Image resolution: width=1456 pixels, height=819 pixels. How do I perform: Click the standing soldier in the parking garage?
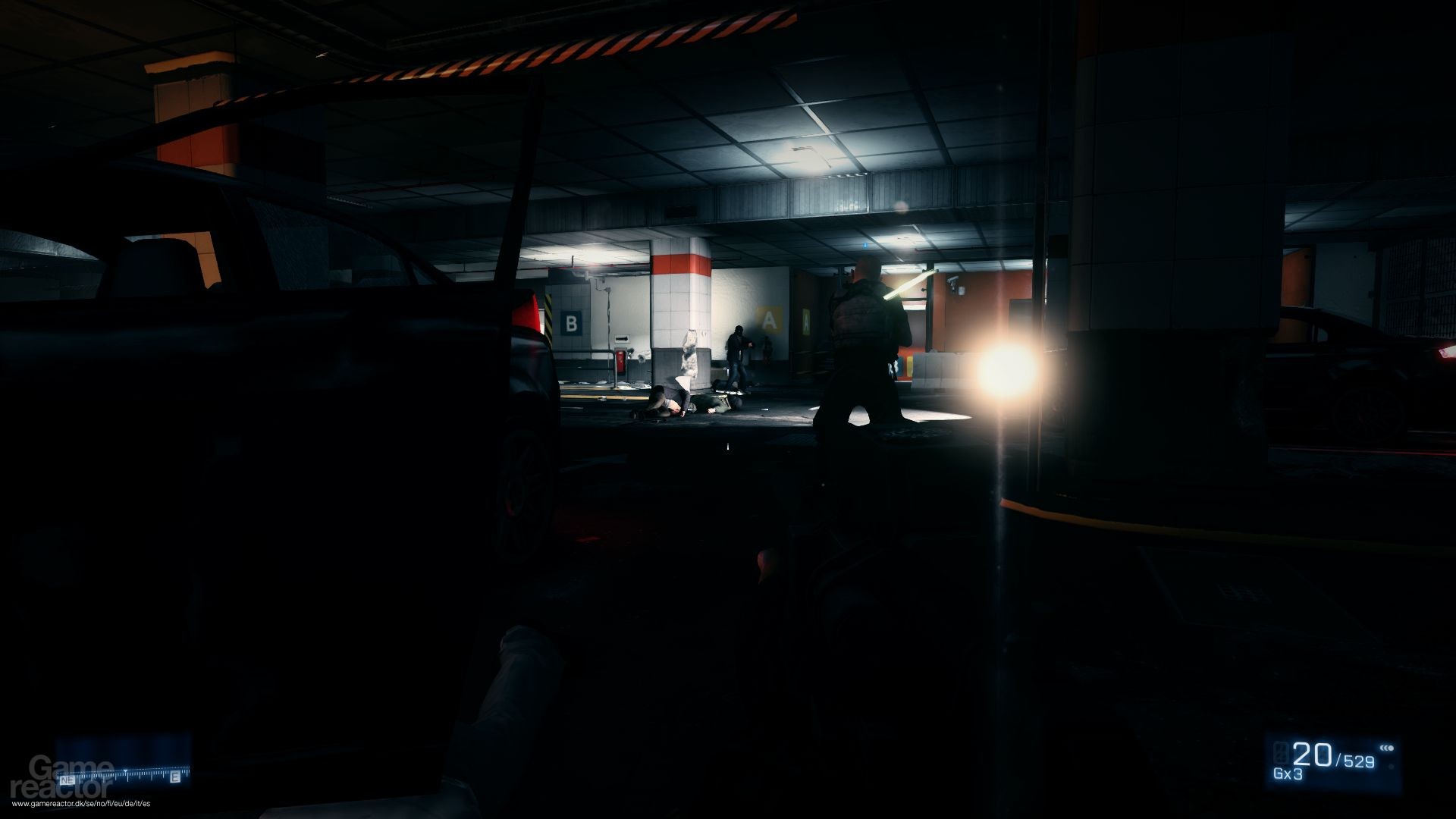pos(864,341)
